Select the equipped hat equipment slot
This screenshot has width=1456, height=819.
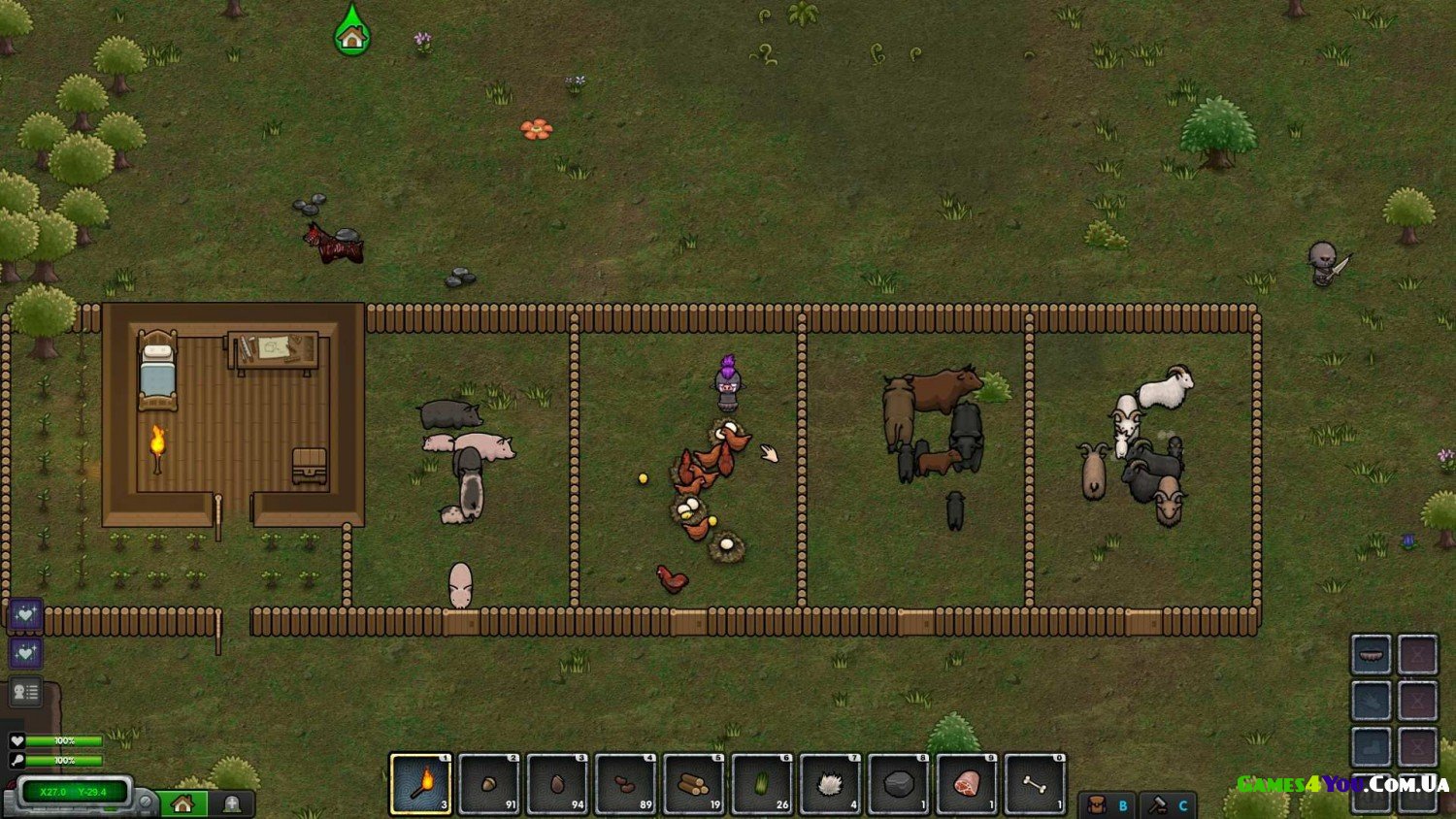pyautogui.click(x=1371, y=655)
